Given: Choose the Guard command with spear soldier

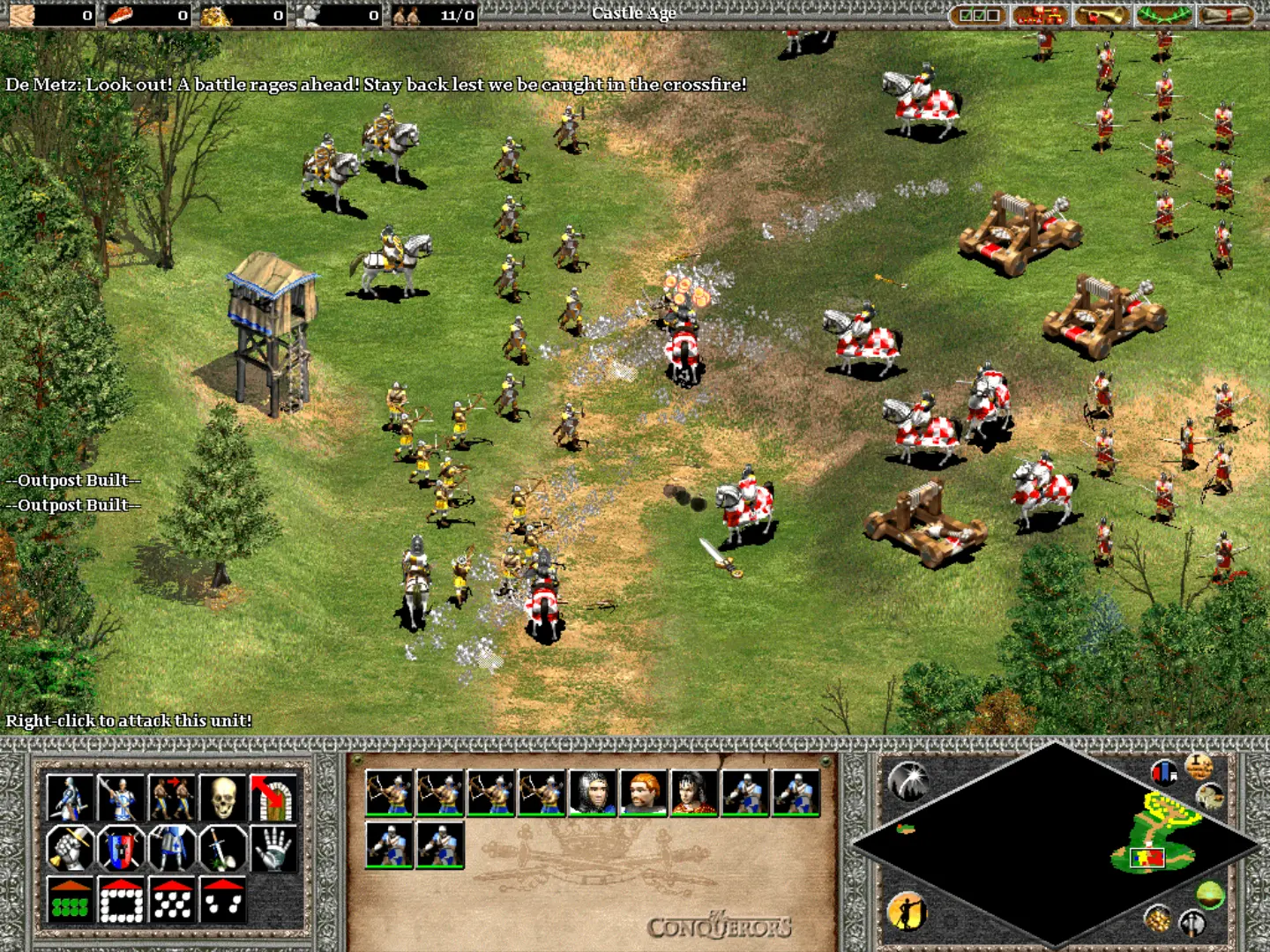Looking at the screenshot, I should [121, 797].
